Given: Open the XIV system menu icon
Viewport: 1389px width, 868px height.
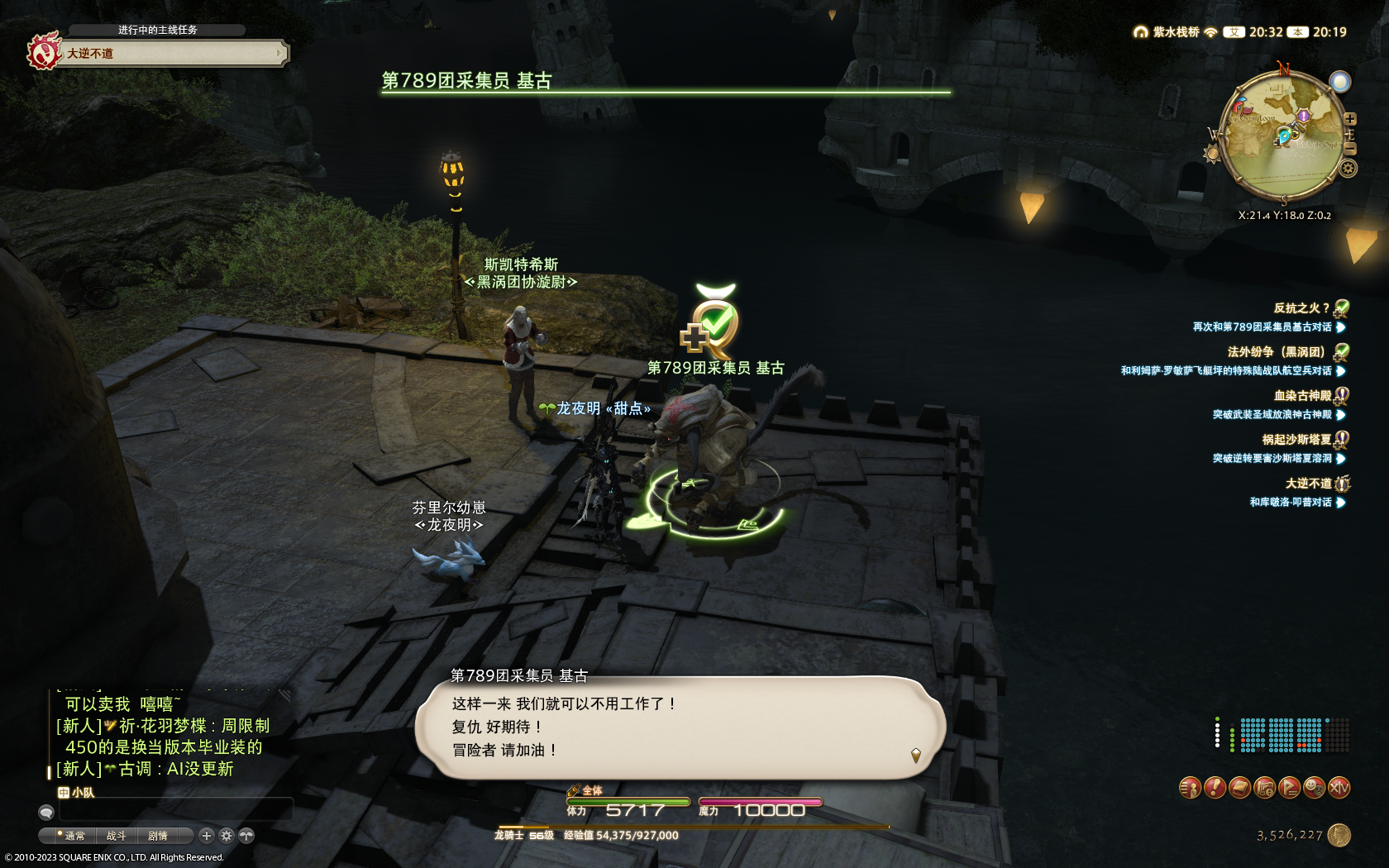Looking at the screenshot, I should point(1339,788).
